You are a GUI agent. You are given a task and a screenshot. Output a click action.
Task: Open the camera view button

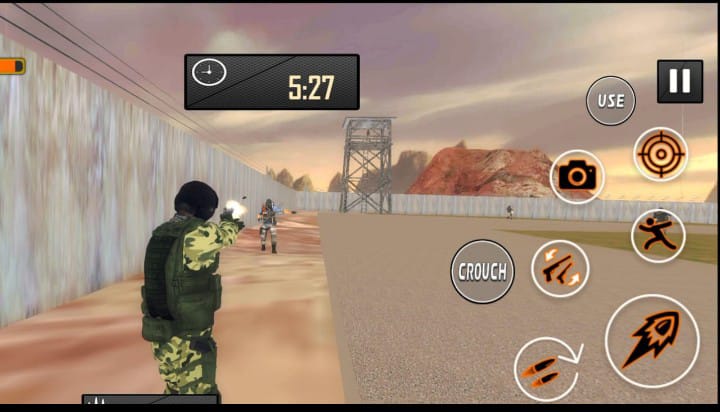577,177
